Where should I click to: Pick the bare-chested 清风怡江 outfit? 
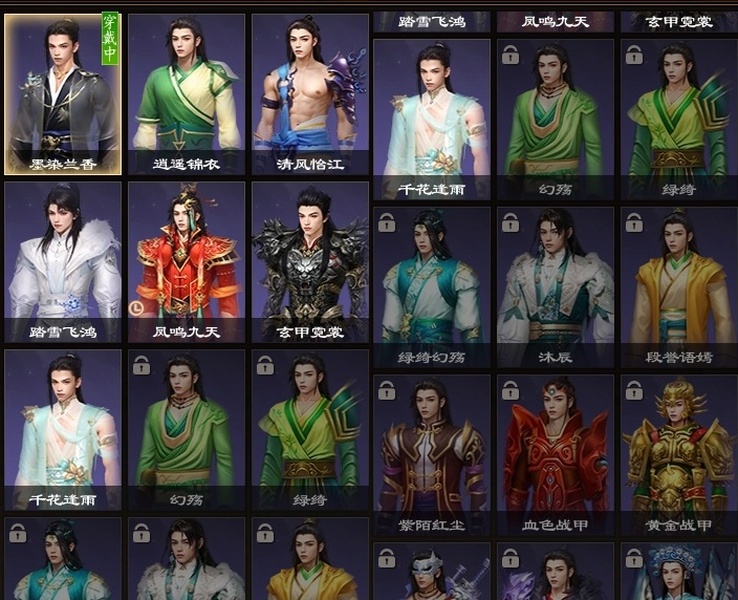(x=310, y=93)
